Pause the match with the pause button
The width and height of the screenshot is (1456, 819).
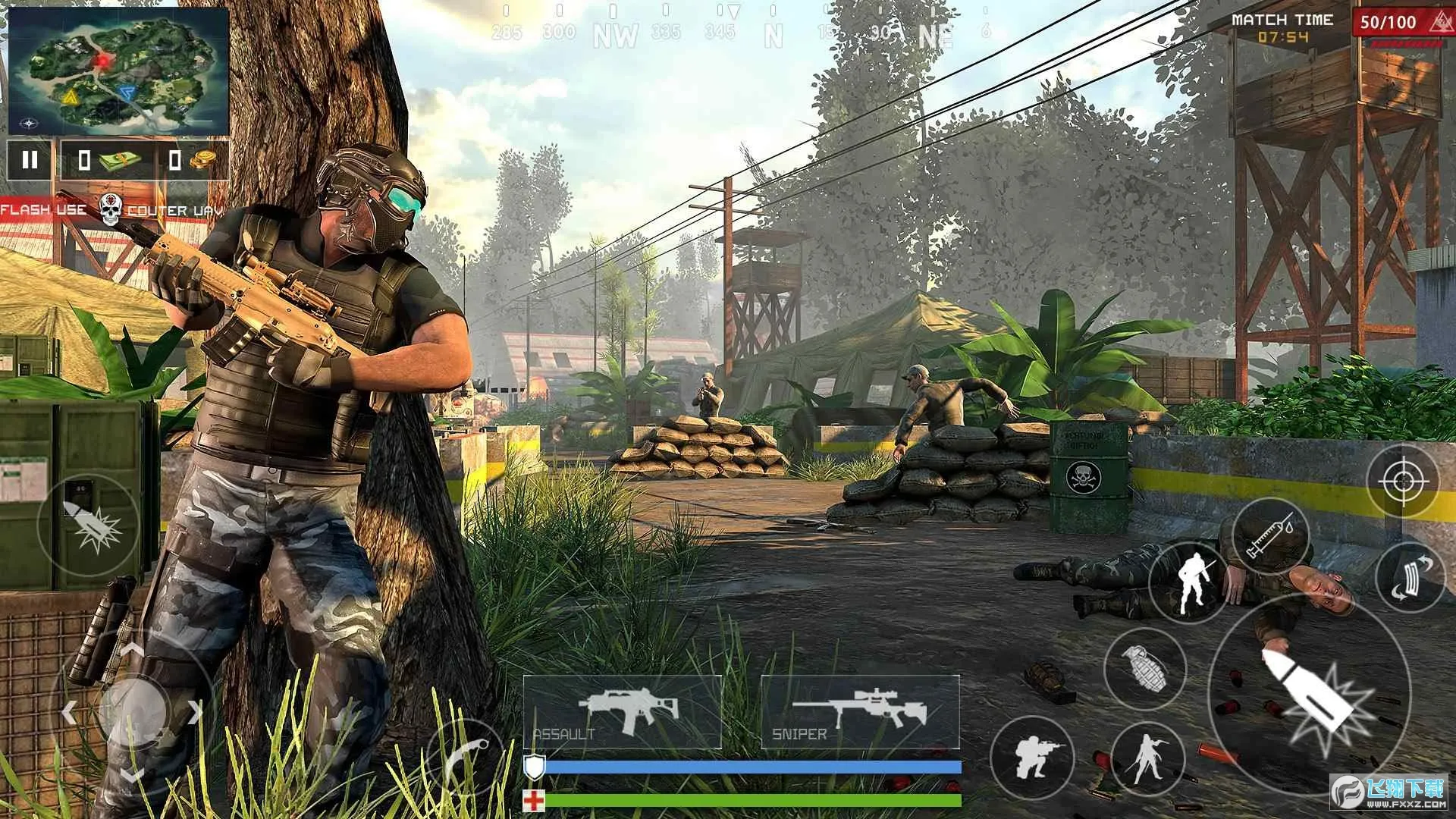pos(30,159)
